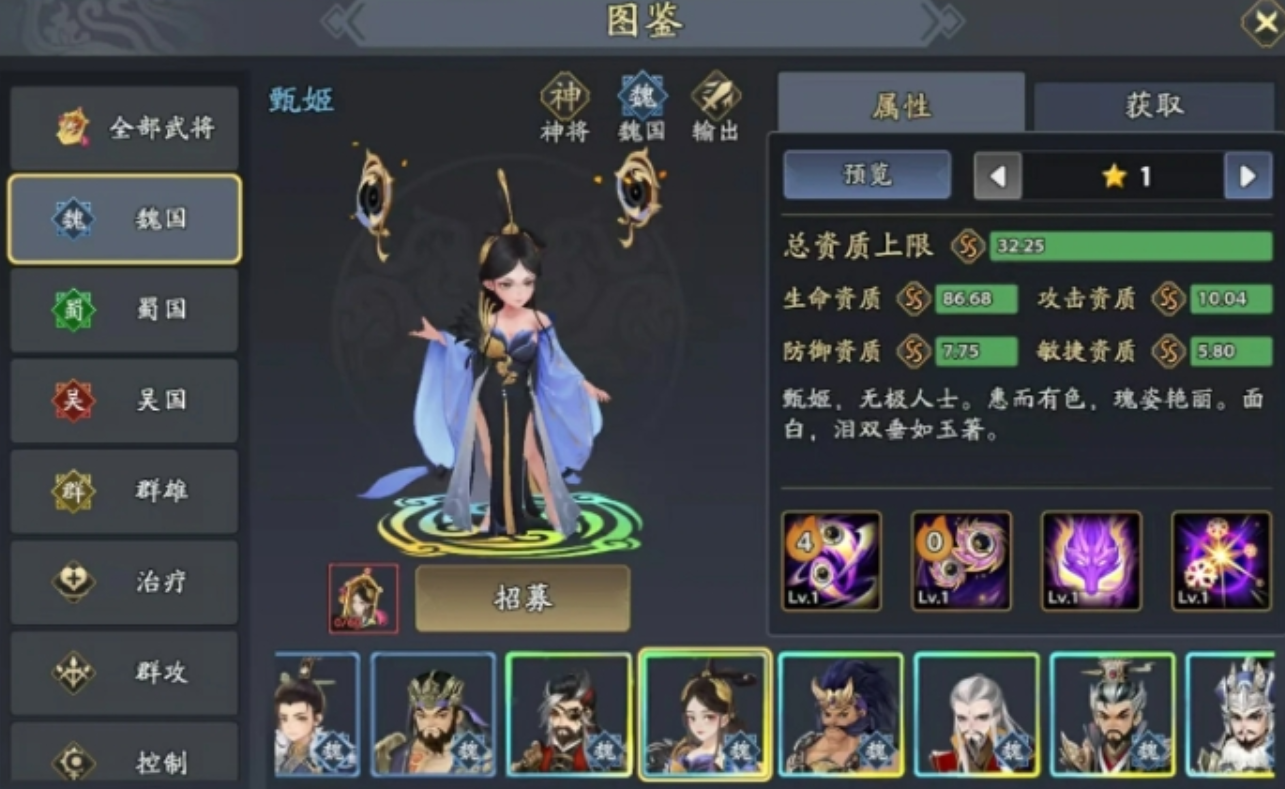Select the white-haired hero thumbnail below

click(976, 713)
